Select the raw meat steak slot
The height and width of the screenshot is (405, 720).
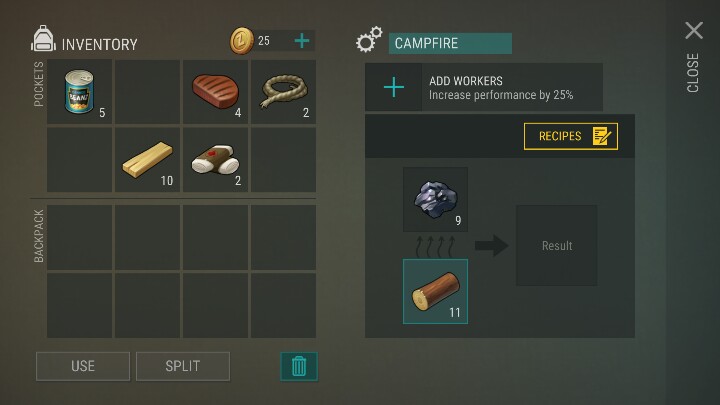click(x=216, y=92)
